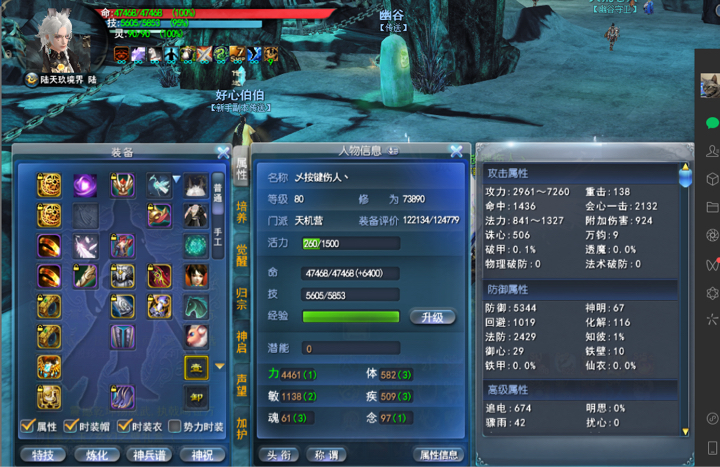
Task: Switch to the 觉醒 awakening tab
Action: click(241, 254)
